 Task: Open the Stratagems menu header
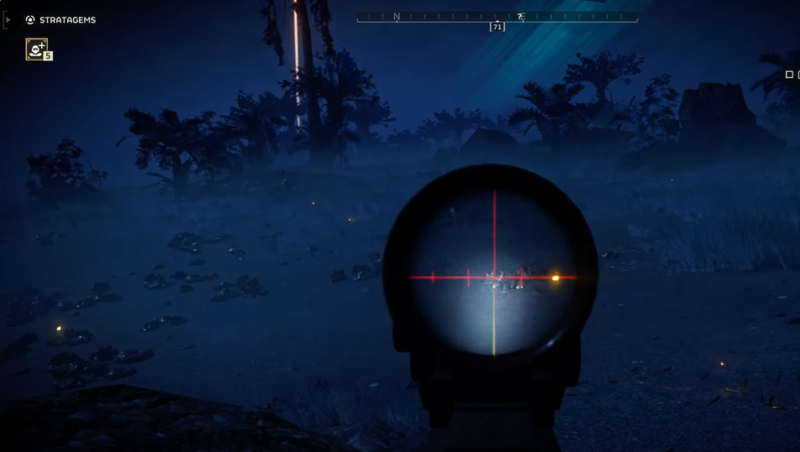[x=67, y=19]
